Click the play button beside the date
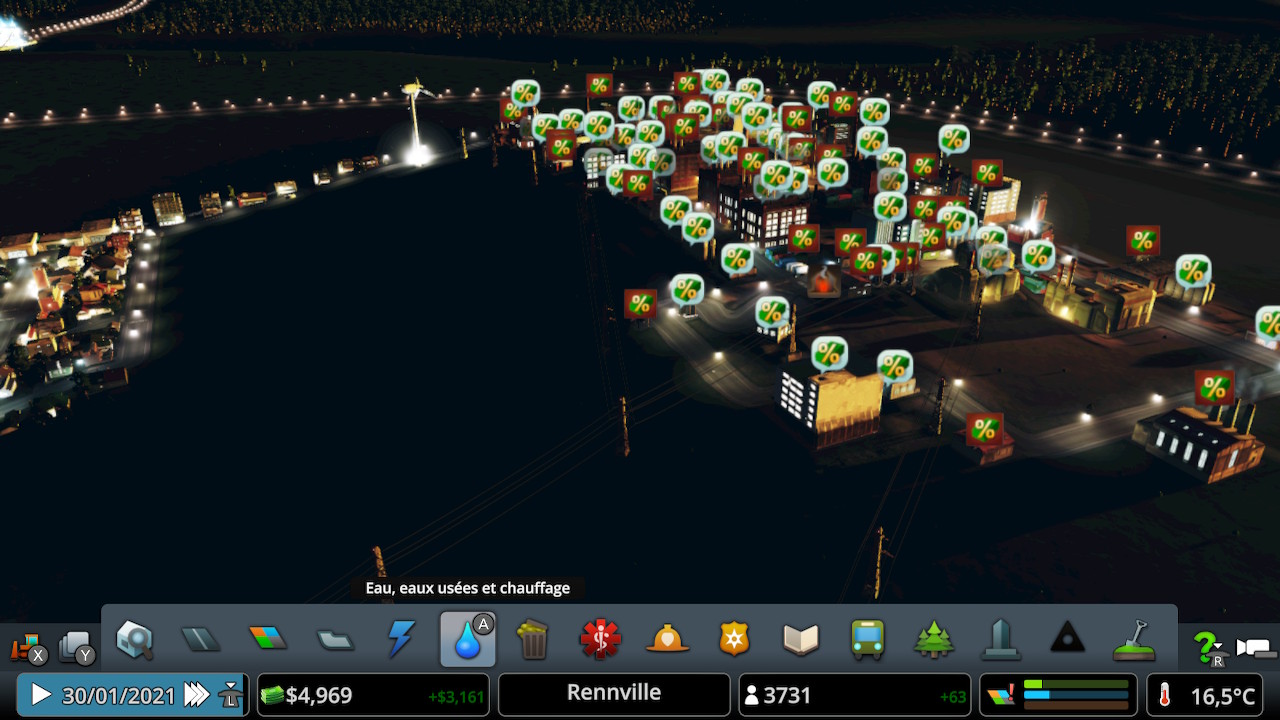 pyautogui.click(x=41, y=695)
